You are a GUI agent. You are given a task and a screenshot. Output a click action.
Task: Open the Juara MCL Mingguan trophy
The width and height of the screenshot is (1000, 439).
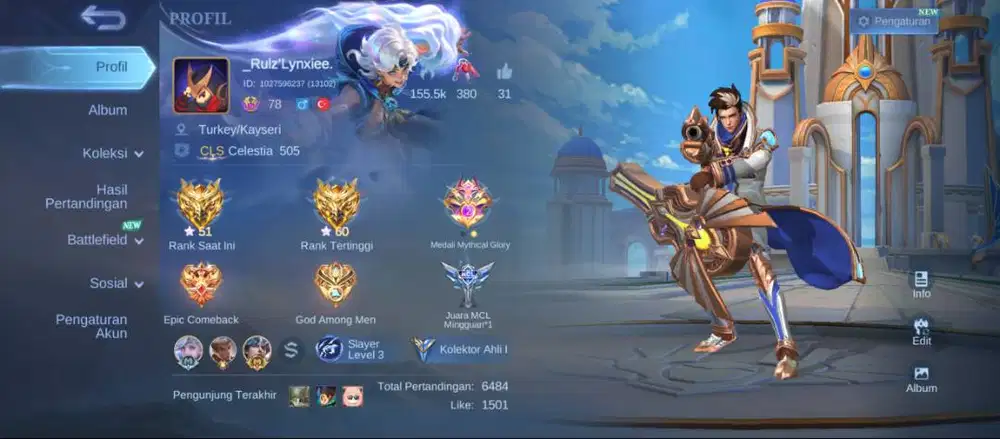(467, 285)
